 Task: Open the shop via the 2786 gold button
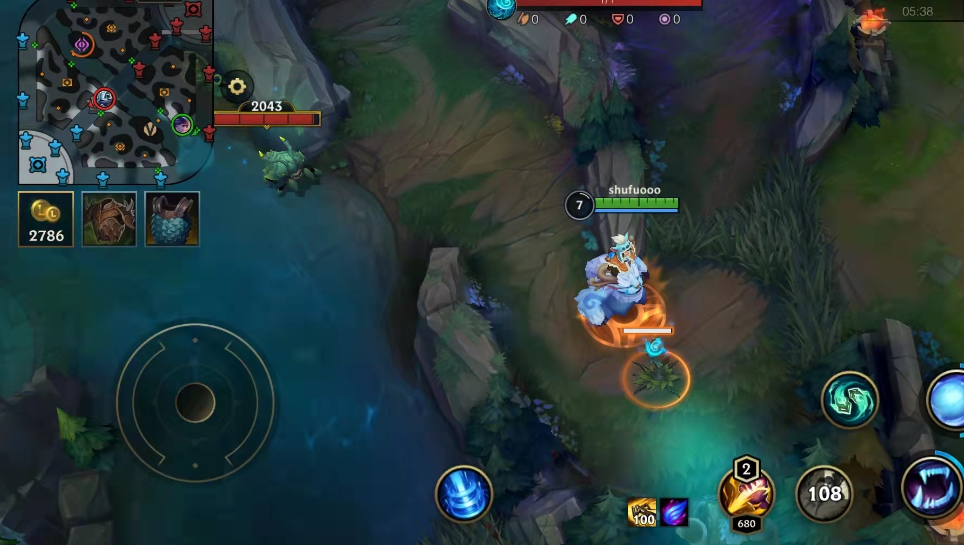coord(46,219)
